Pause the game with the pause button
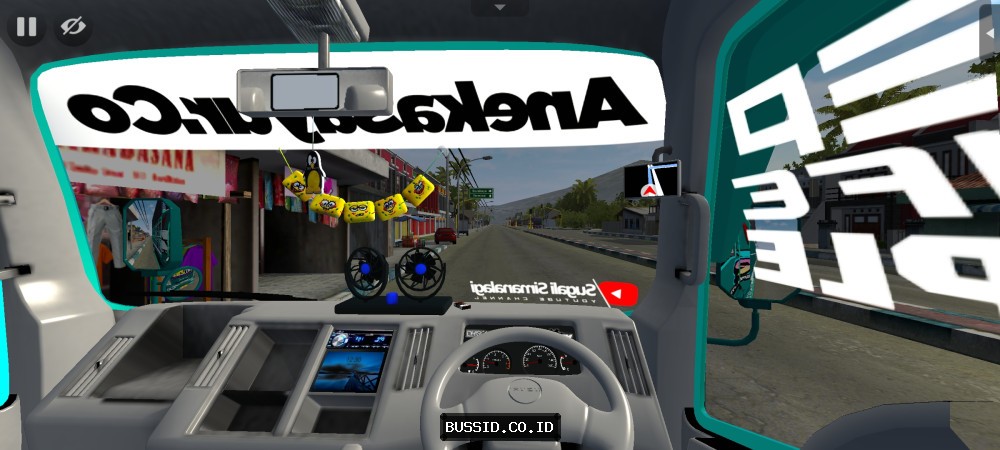 click(x=26, y=26)
